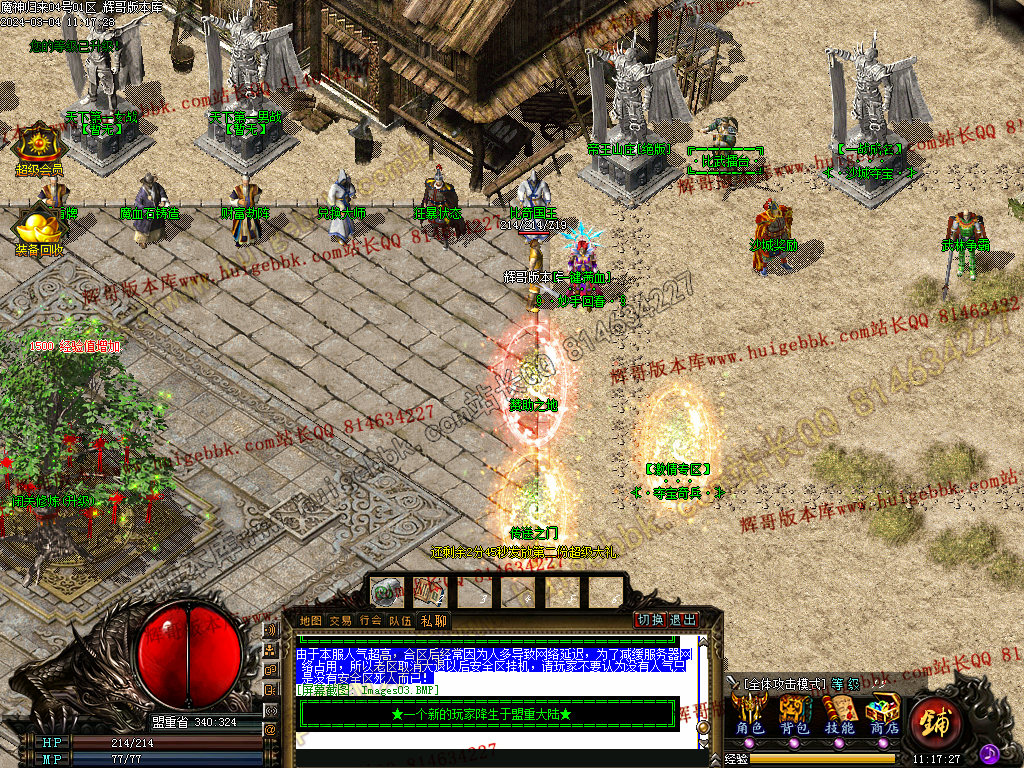Switch to the 地图 map tab
Image resolution: width=1024 pixels, height=768 pixels.
[x=311, y=621]
